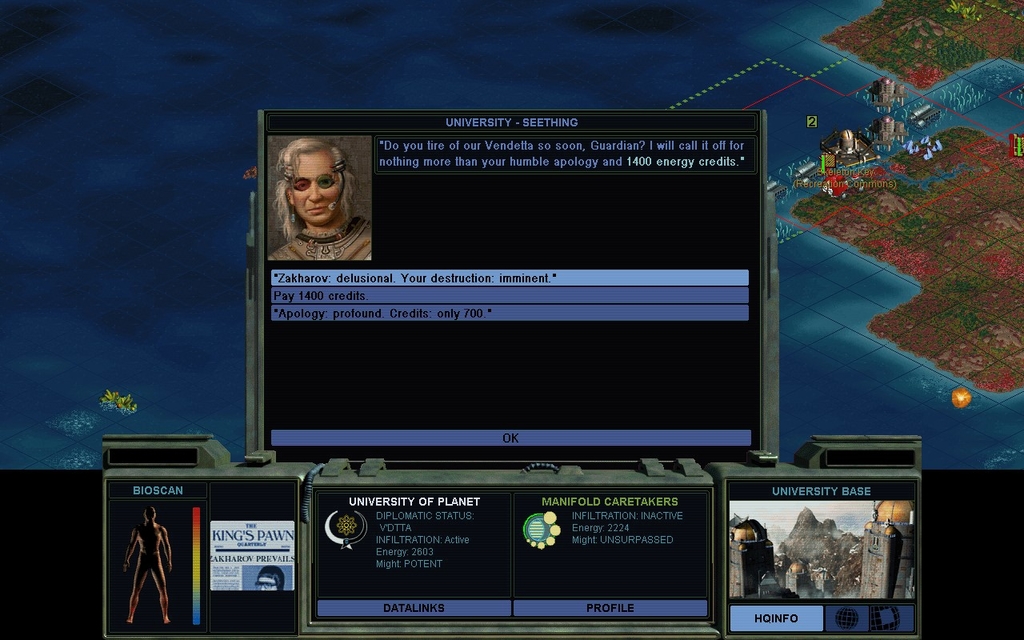Screen dimensions: 1024x640
Task: Click the wireframe globe icon
Action: tap(846, 618)
